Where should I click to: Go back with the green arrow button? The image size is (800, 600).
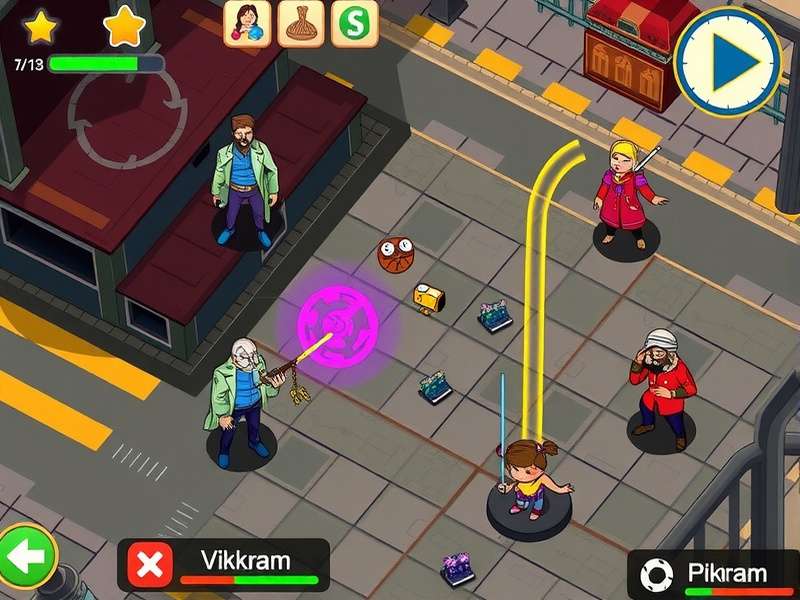27,555
